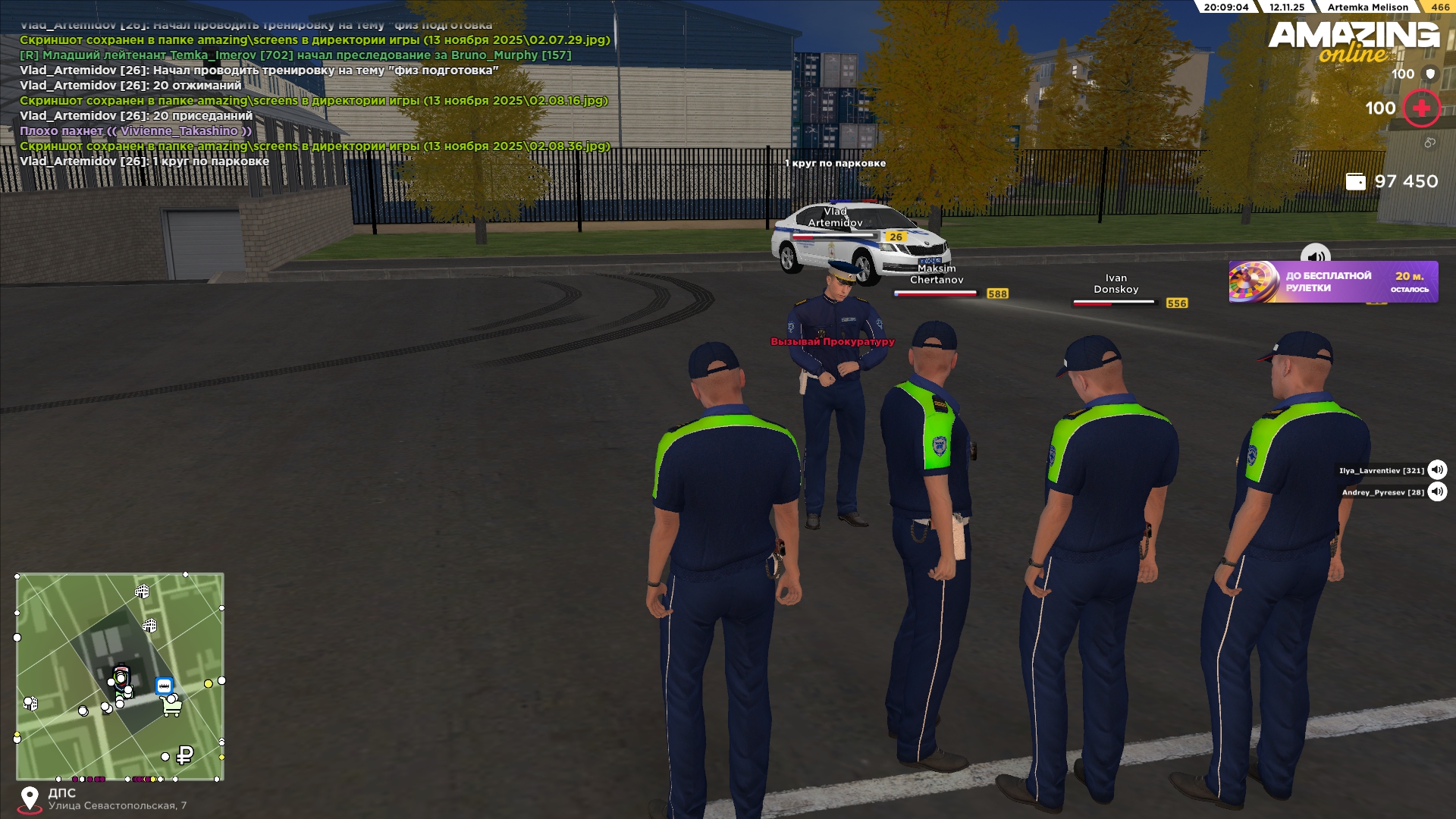
Task: Toggle speaker icon beside Andrey_Pyresev
Action: (x=1437, y=492)
